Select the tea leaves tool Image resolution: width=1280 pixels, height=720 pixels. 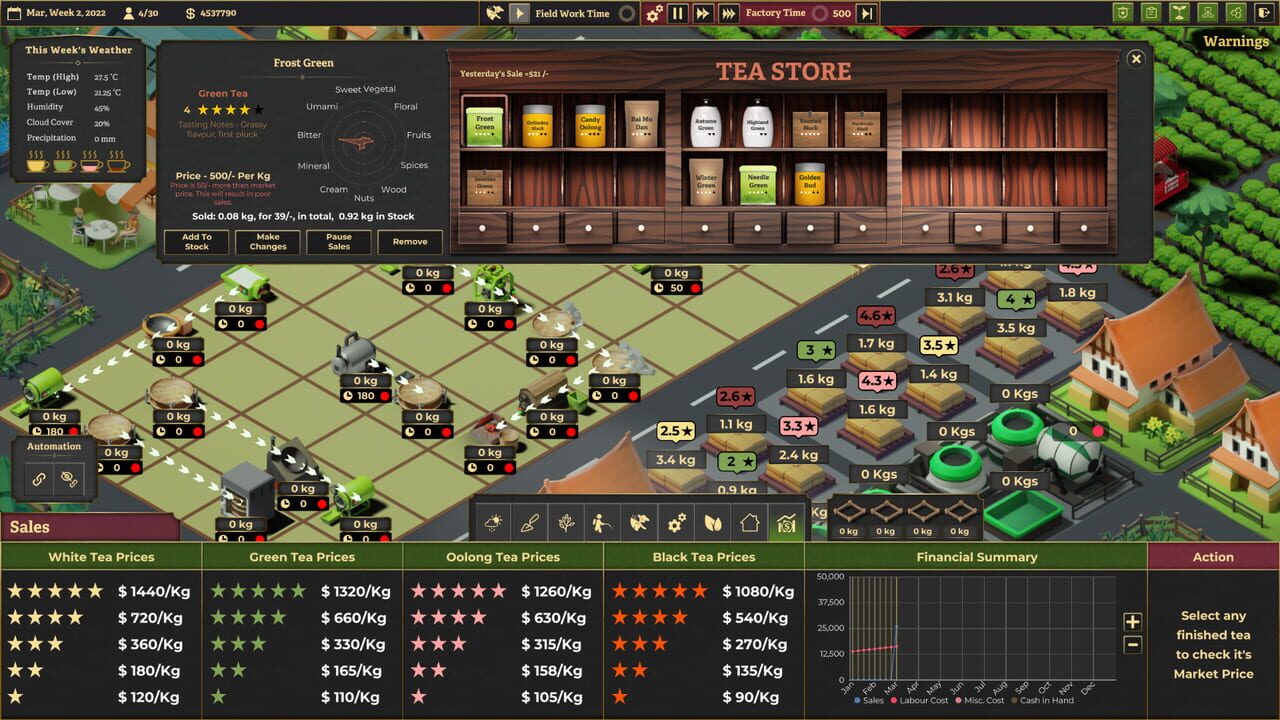[712, 522]
